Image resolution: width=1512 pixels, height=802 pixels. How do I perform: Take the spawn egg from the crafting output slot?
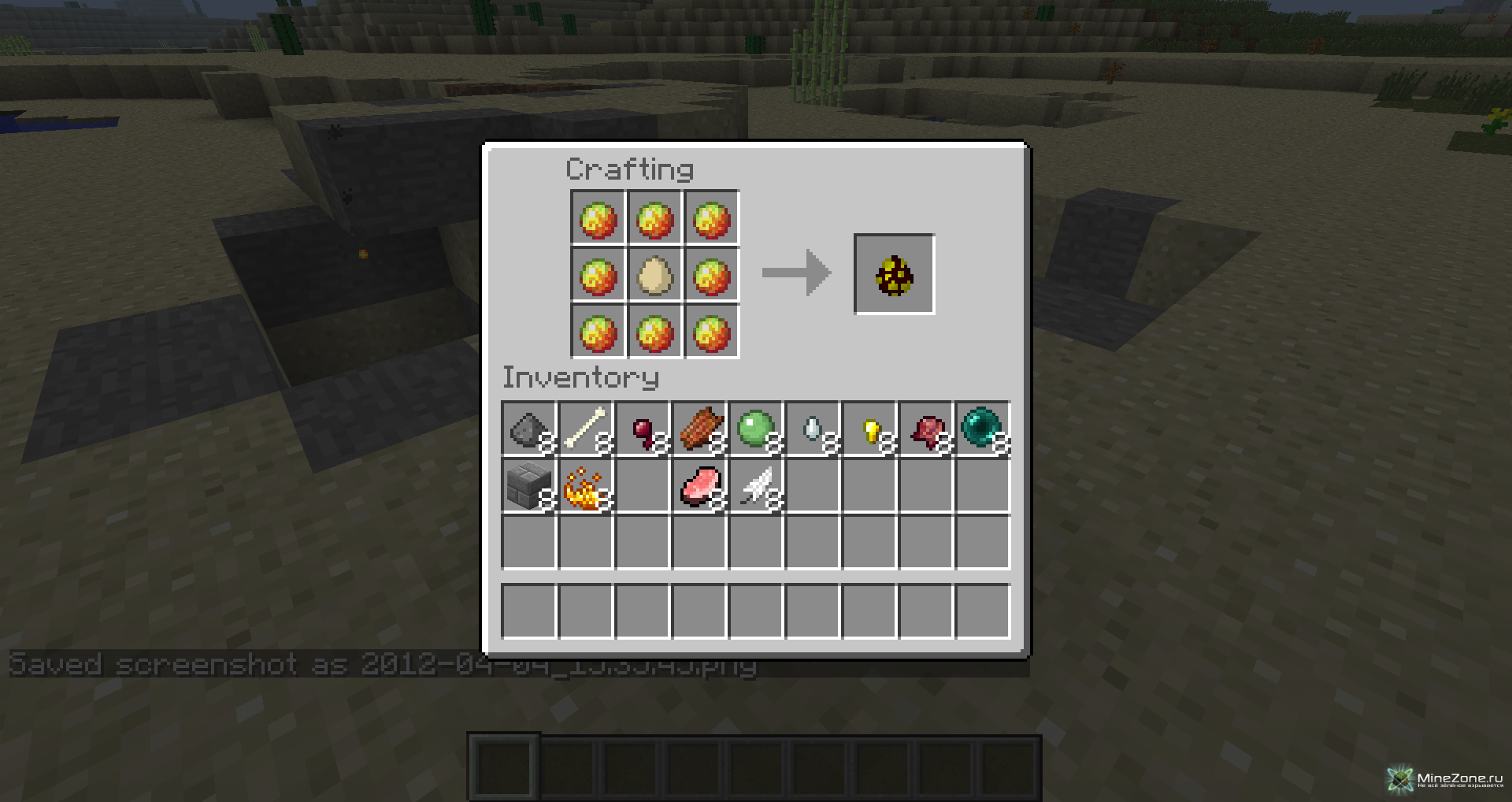pyautogui.click(x=894, y=274)
